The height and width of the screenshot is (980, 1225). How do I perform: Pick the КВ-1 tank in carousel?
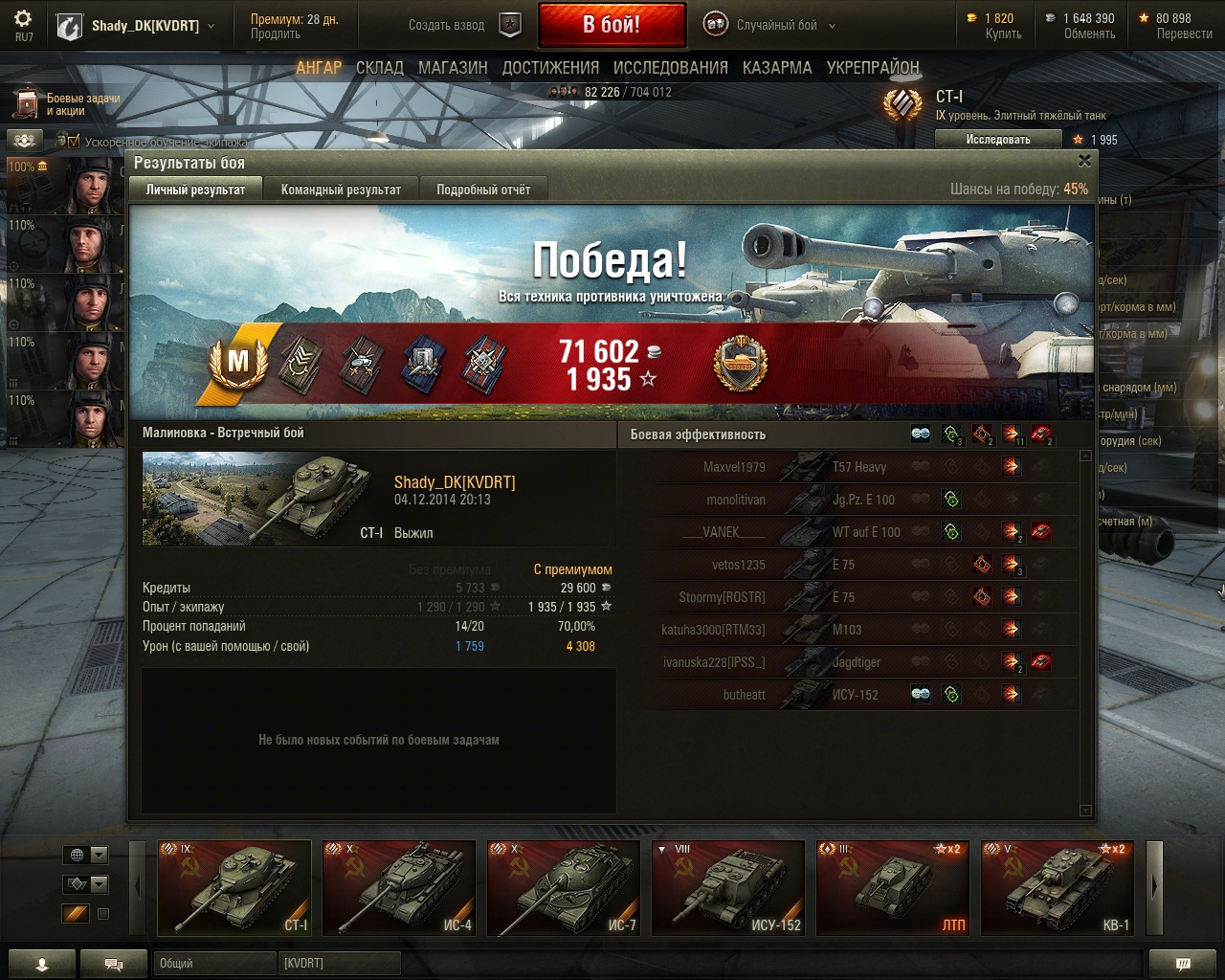1058,887
